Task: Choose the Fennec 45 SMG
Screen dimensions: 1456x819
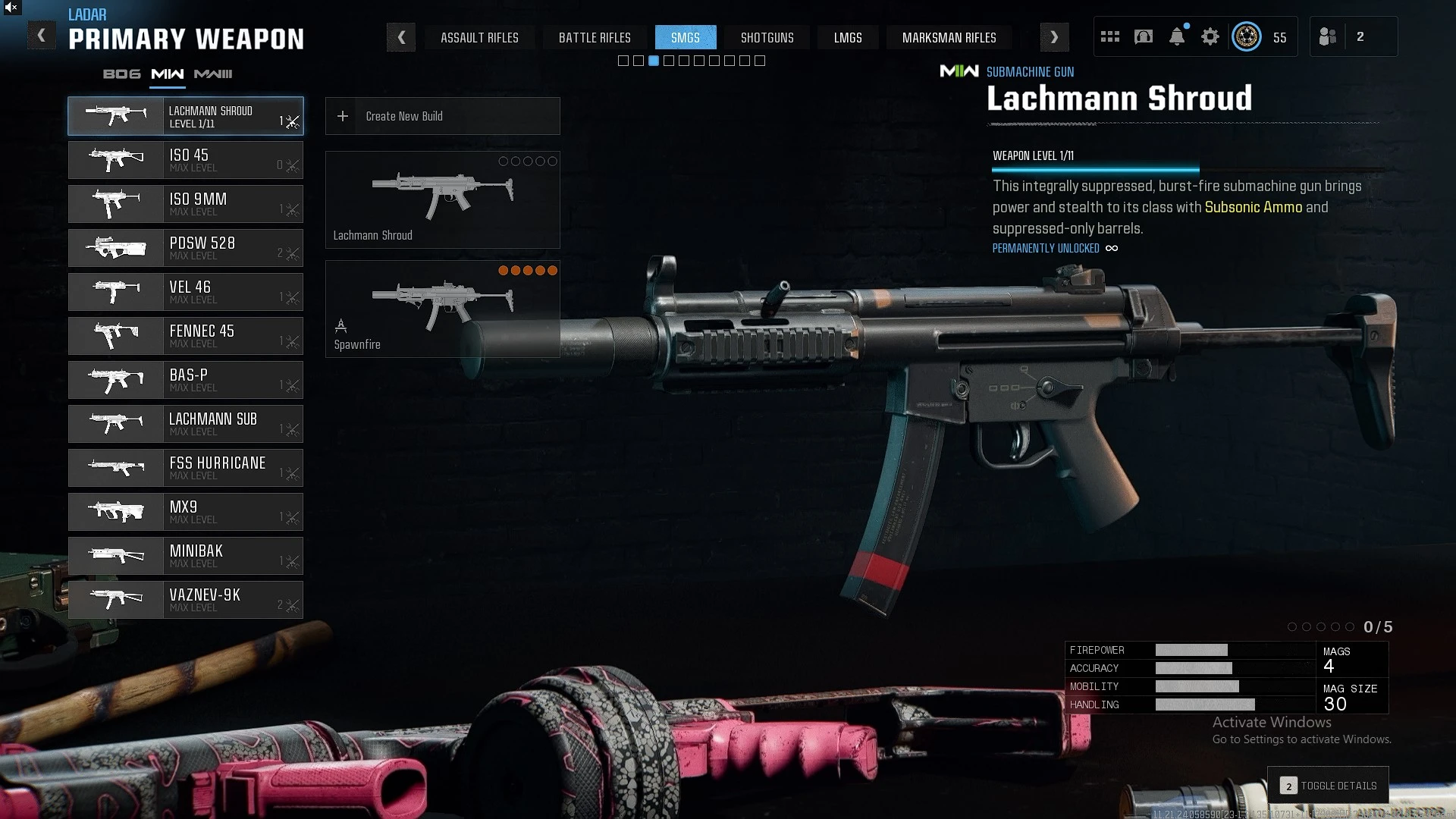Action: (x=186, y=336)
